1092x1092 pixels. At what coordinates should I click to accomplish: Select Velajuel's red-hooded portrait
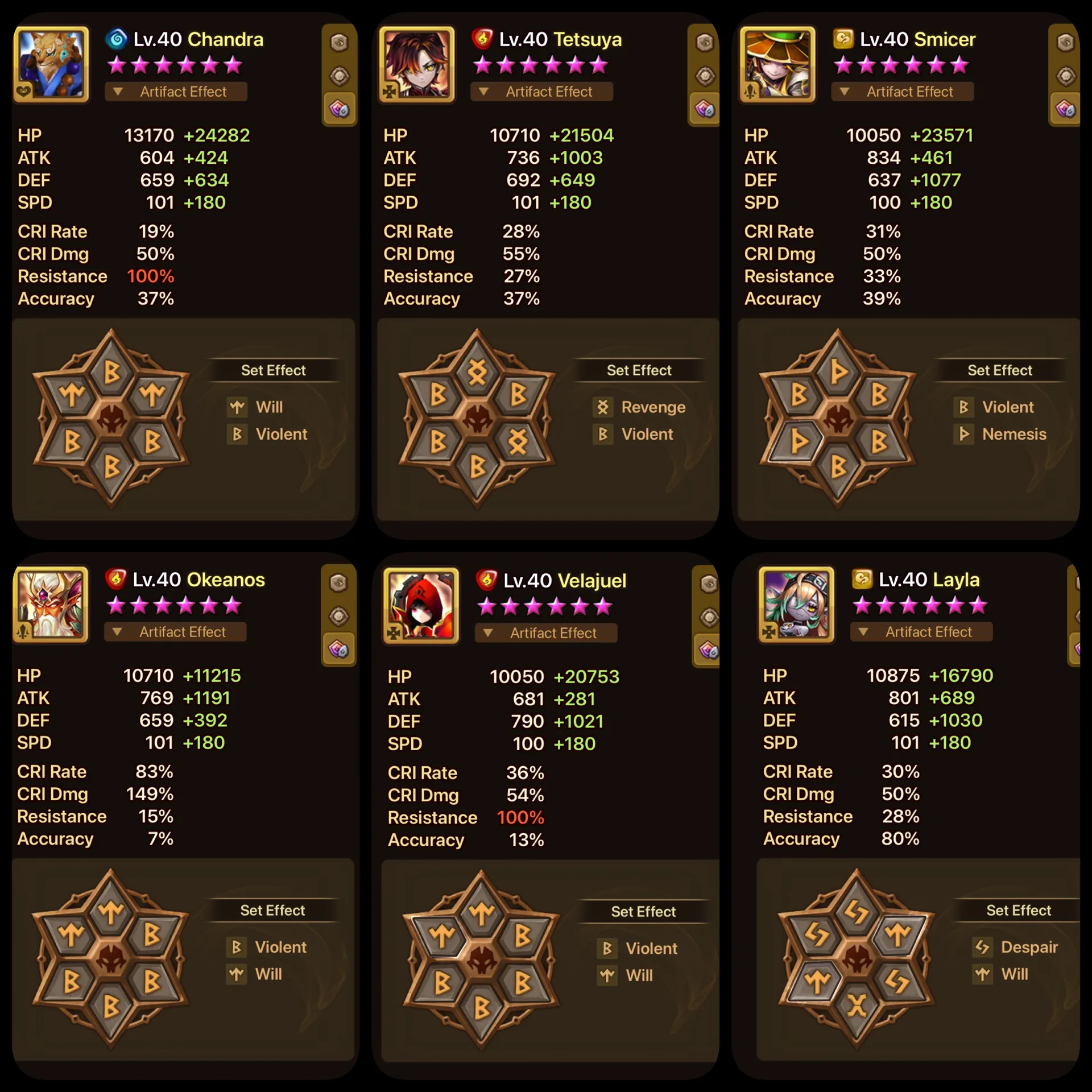[421, 606]
